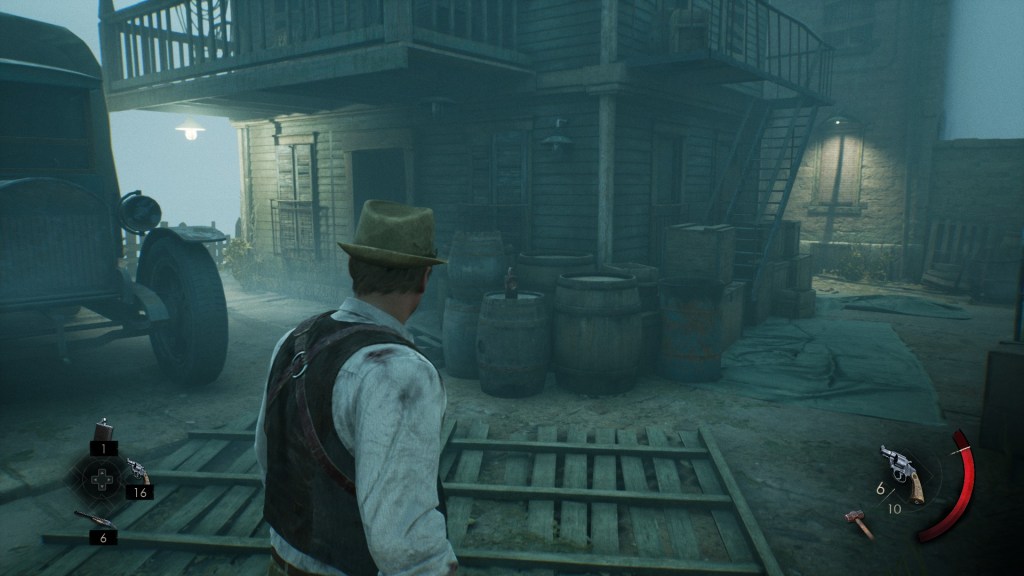Click the equipped revolver icon beside the health arc

901,469
